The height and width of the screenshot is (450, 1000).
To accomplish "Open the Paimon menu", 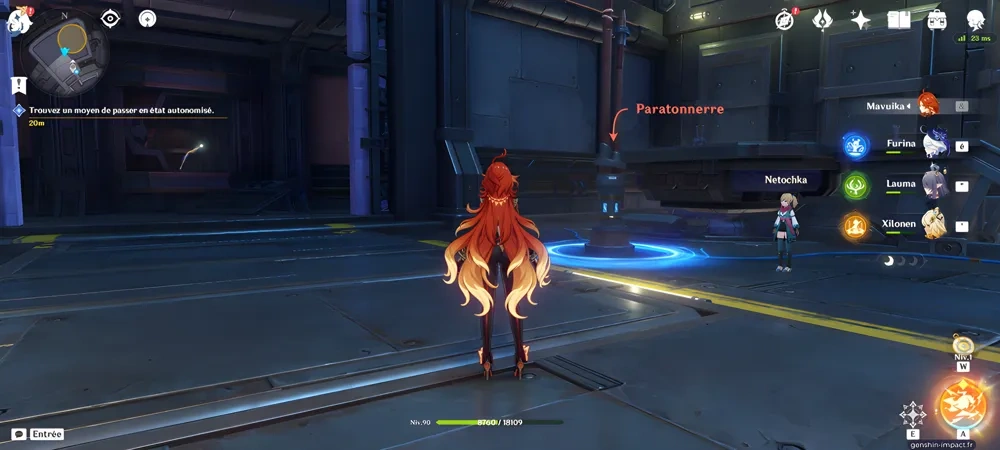I will [19, 19].
